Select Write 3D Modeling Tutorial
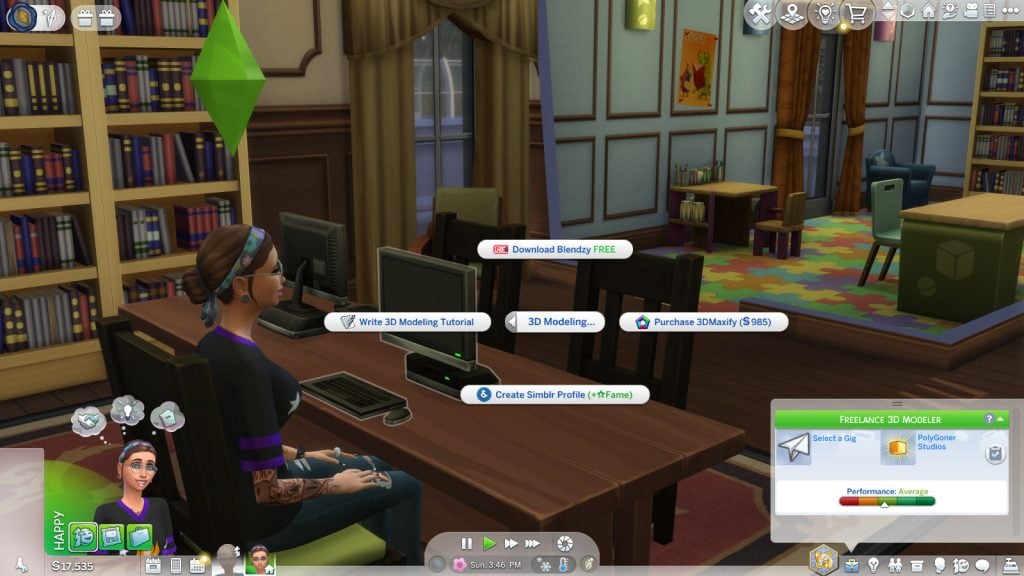Image resolution: width=1024 pixels, height=576 pixels. pos(407,322)
